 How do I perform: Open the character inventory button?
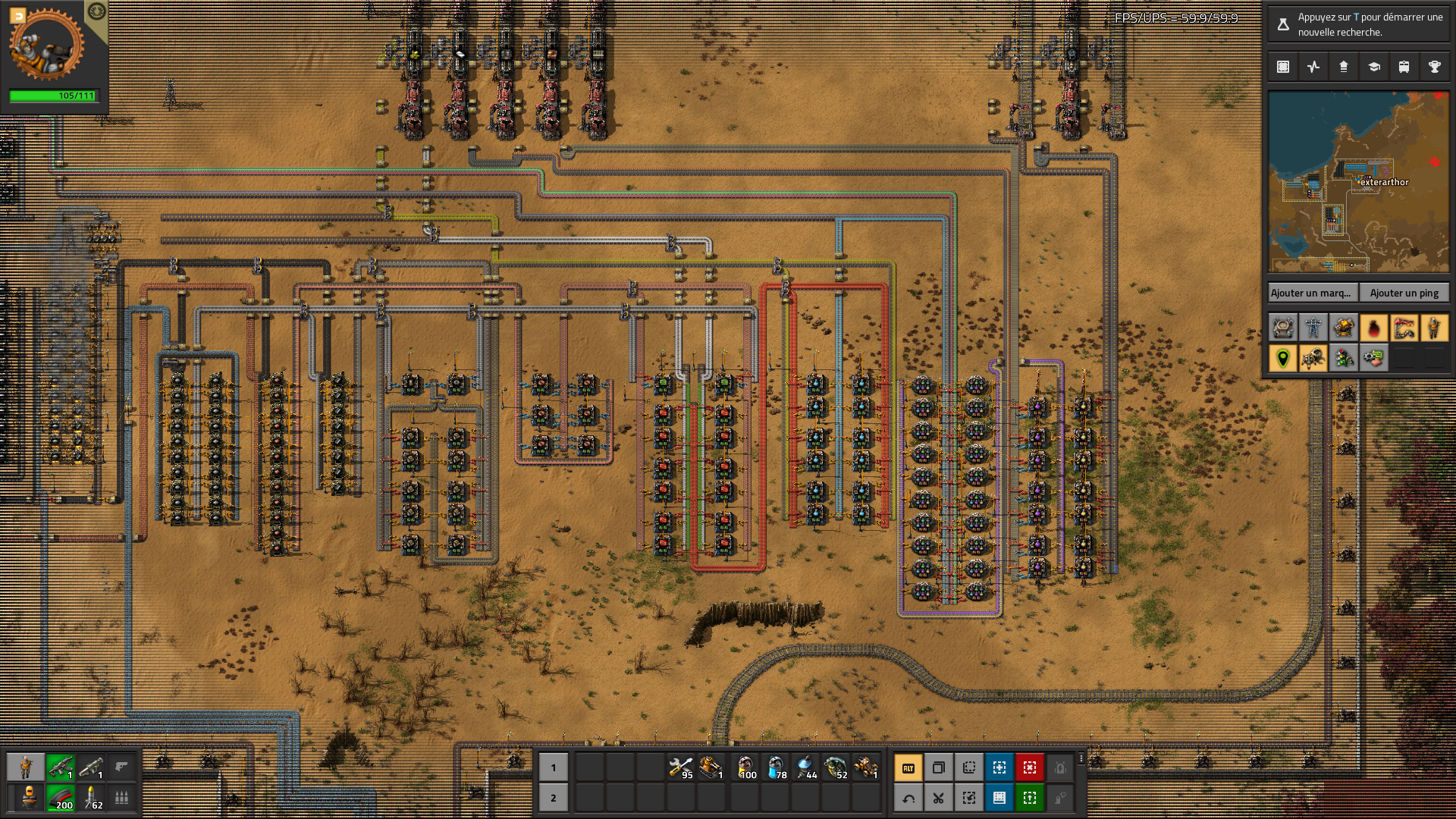[x=27, y=767]
